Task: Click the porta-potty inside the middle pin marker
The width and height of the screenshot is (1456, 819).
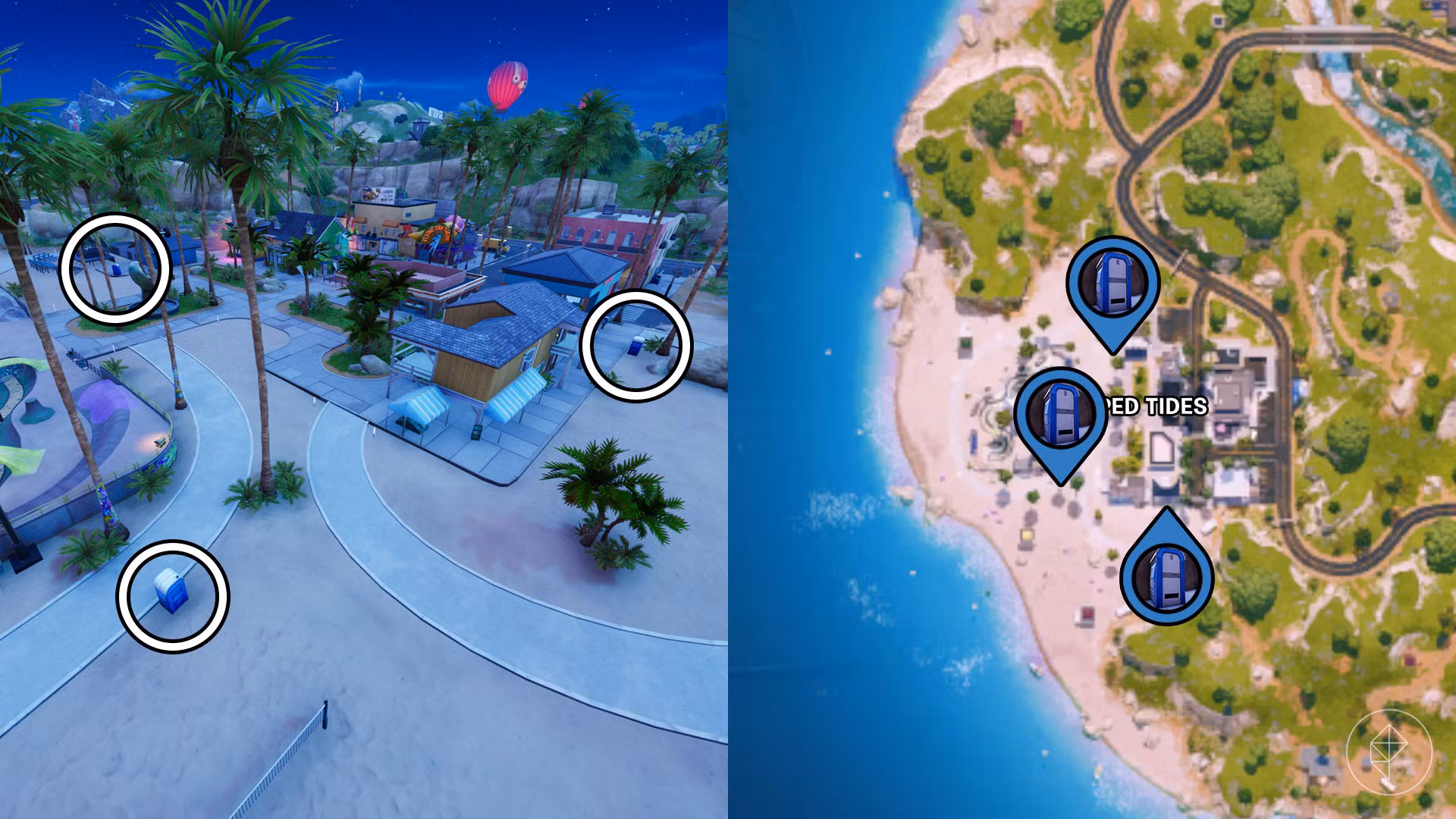Action: [x=1062, y=413]
